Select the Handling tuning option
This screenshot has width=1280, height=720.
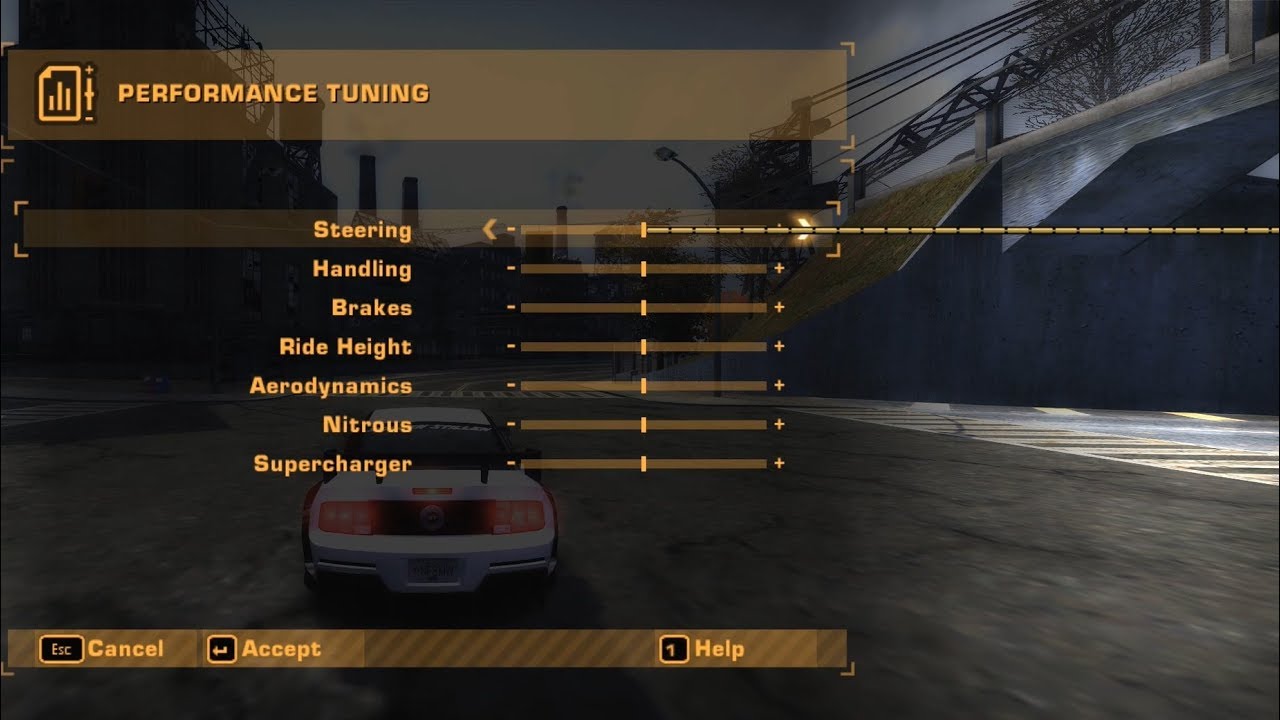pos(362,269)
